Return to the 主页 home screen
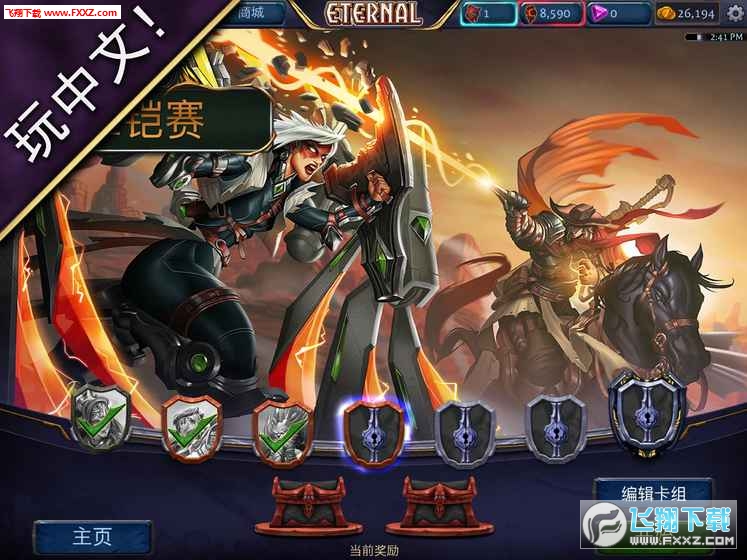Screen dimensions: 747x560 [92, 536]
